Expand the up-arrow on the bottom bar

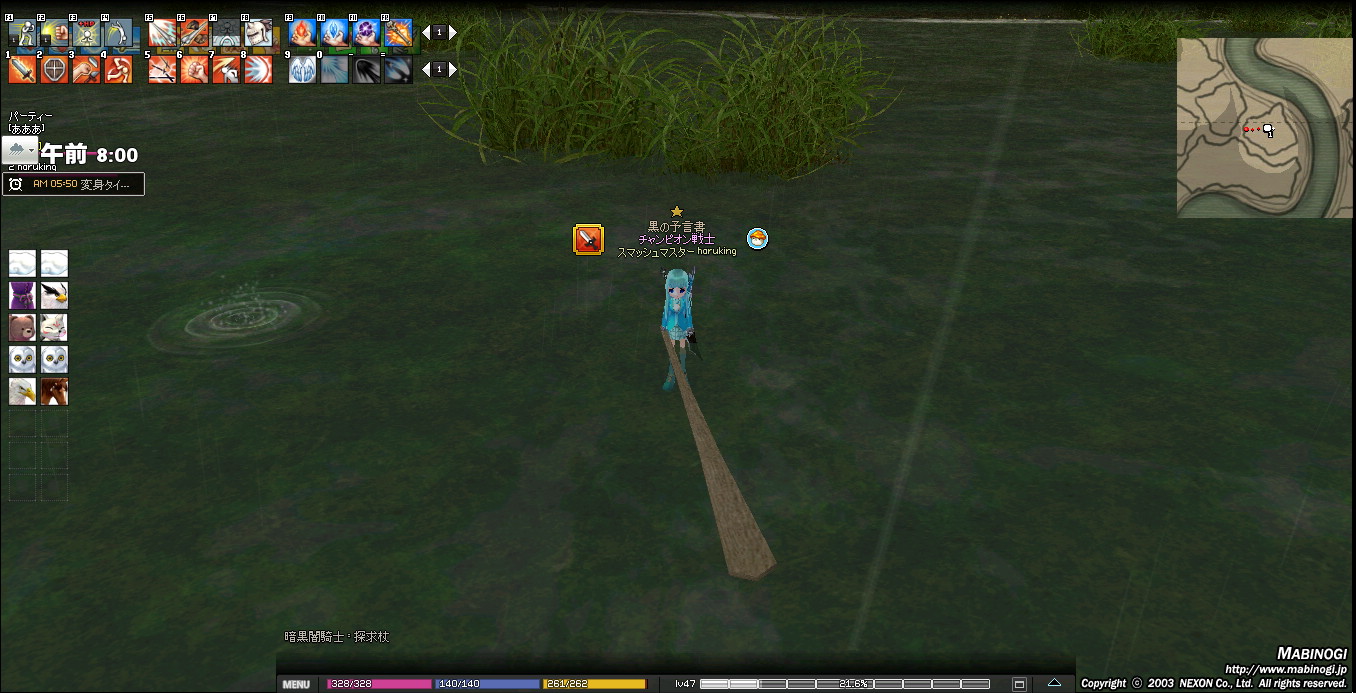(x=1054, y=684)
